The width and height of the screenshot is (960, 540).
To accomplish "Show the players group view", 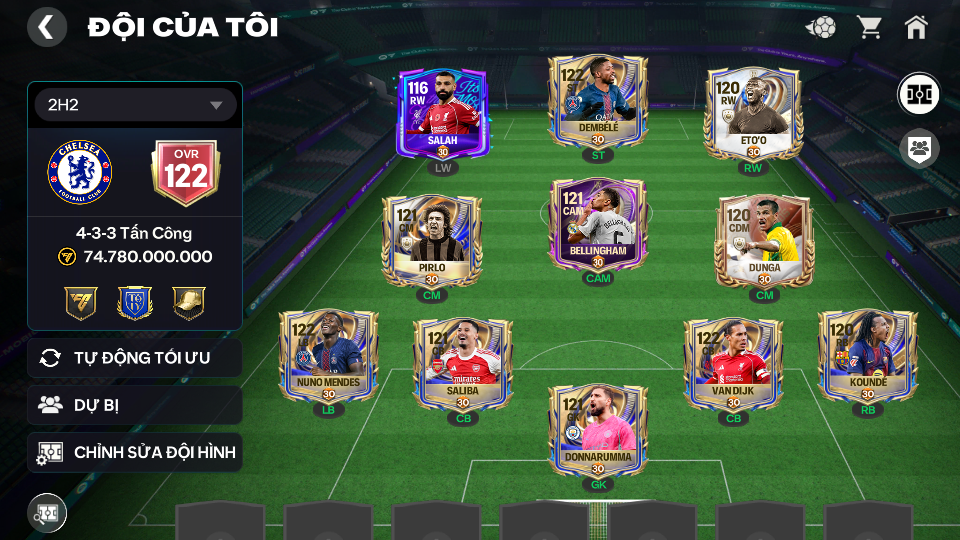I will pos(918,149).
